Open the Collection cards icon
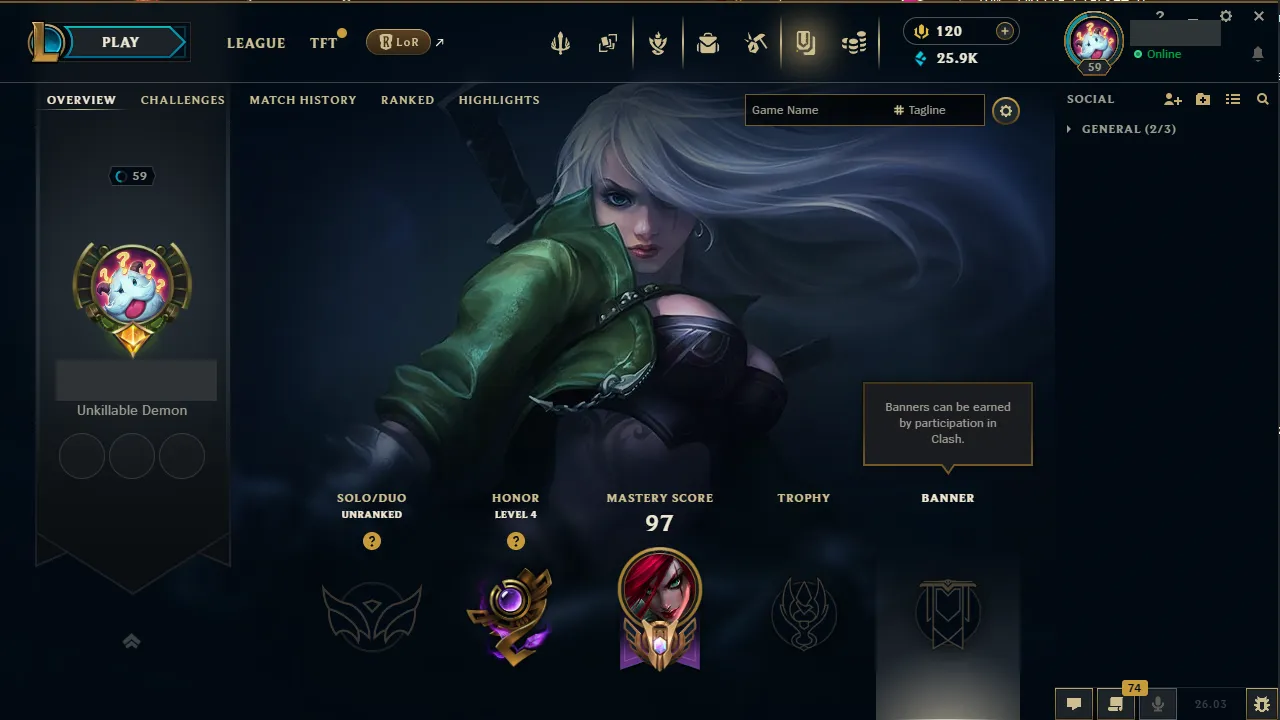Viewport: 1280px width, 720px height. click(607, 42)
